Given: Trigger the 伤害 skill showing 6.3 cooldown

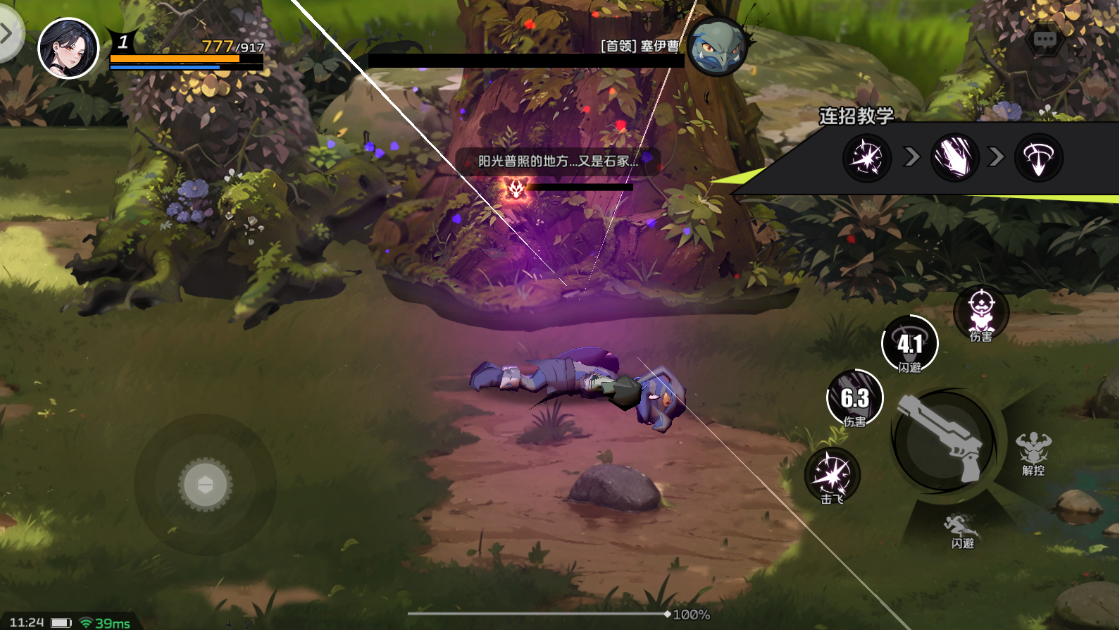Looking at the screenshot, I should tap(855, 397).
